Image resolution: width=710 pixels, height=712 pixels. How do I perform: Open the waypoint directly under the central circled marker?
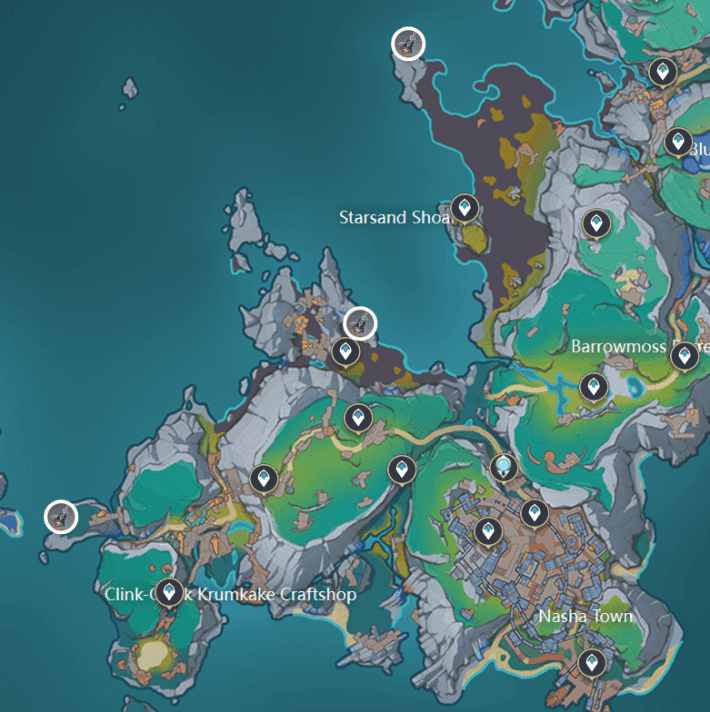(345, 352)
